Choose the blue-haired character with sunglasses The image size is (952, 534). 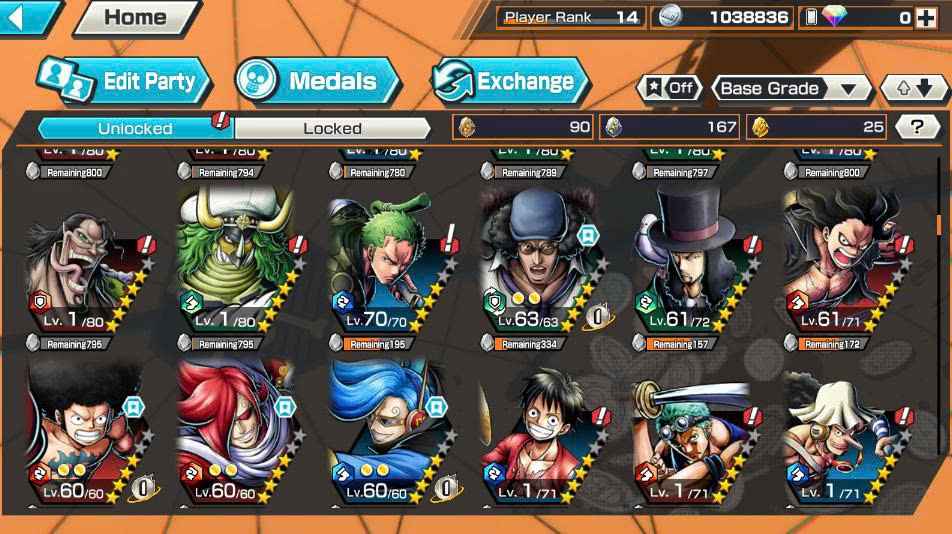click(x=388, y=430)
